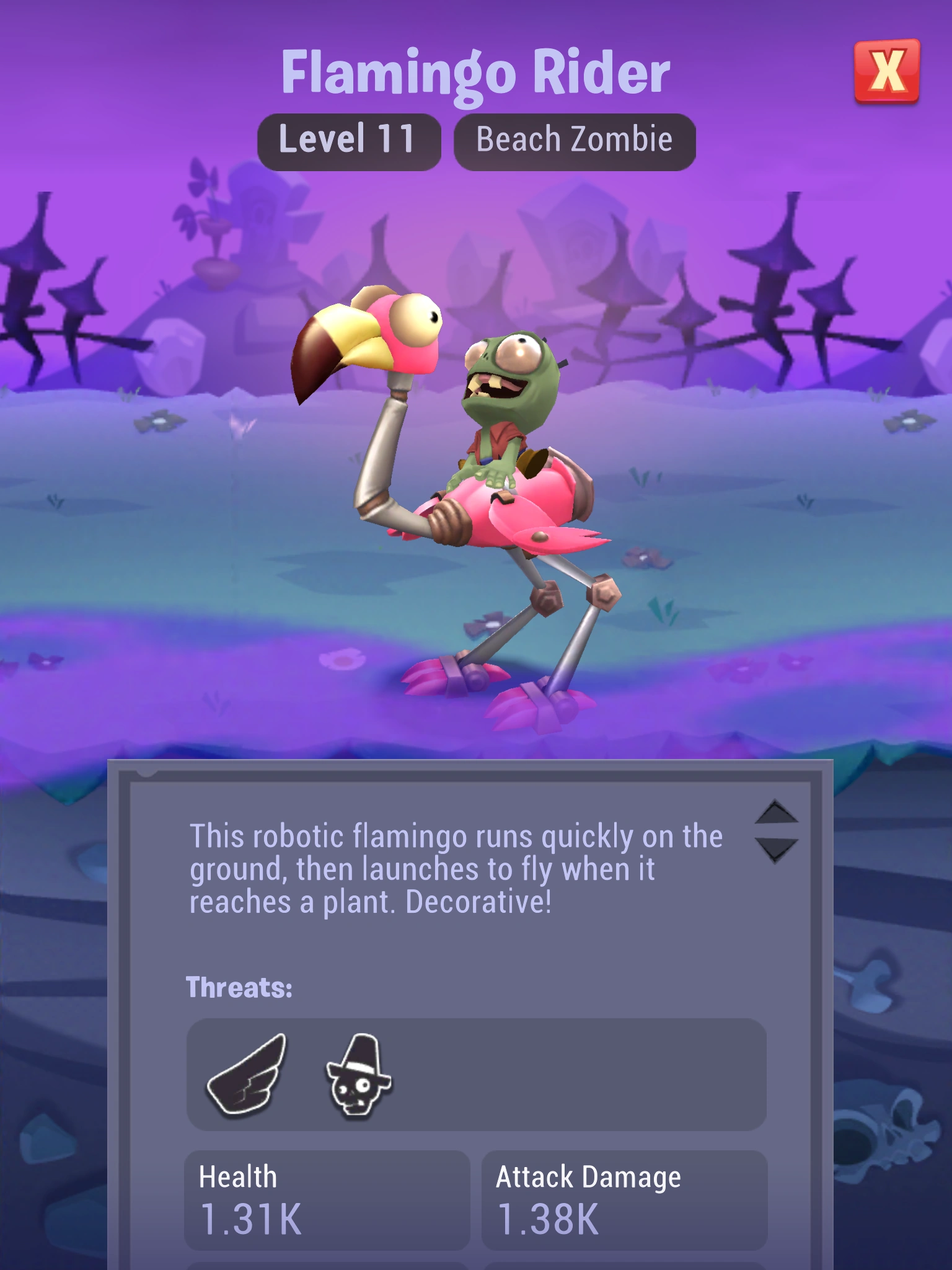Select the Flamingo Rider title
Screen dimensions: 952x1270
476,73
